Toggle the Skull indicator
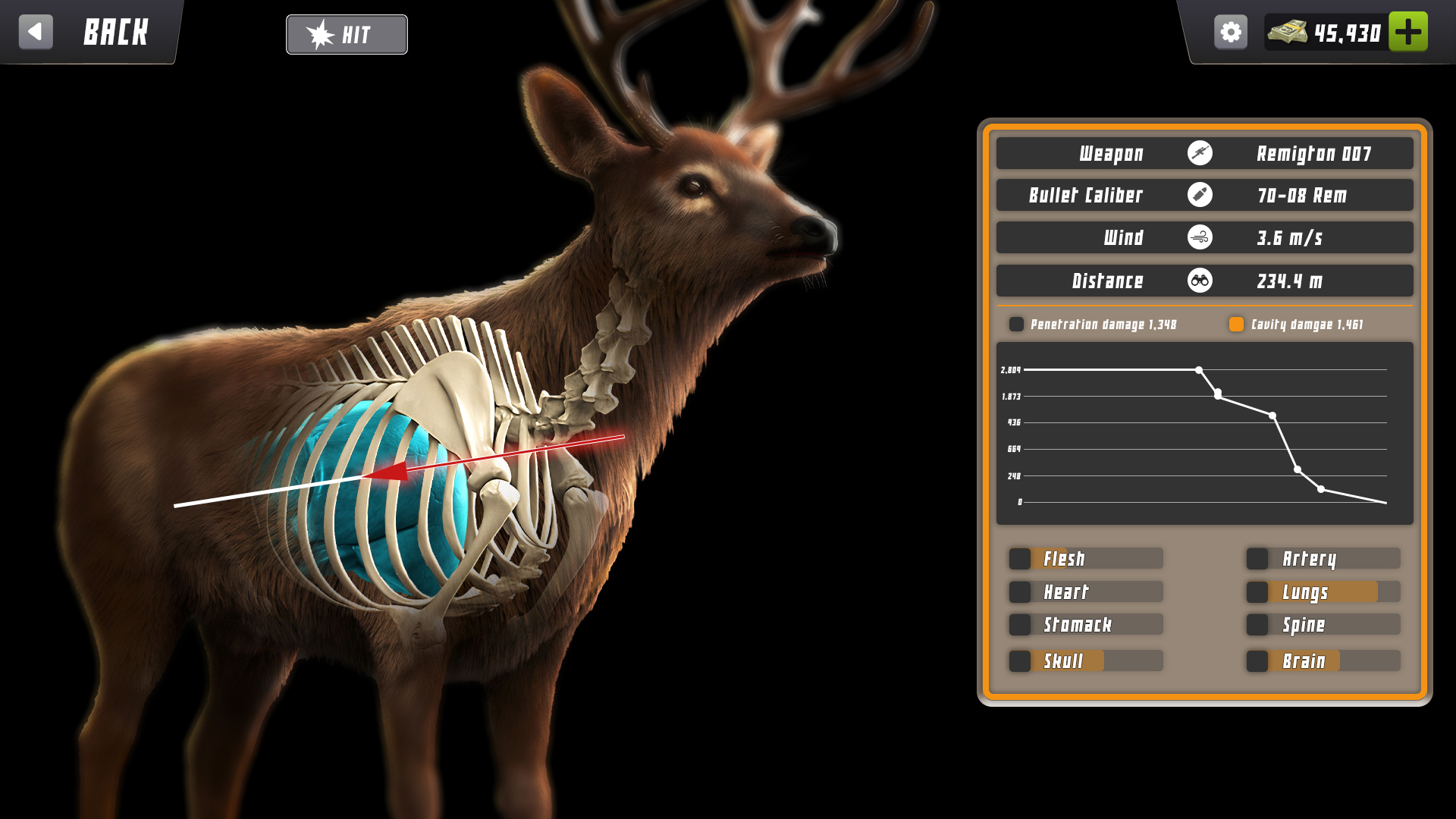The image size is (1456, 819). (1021, 661)
